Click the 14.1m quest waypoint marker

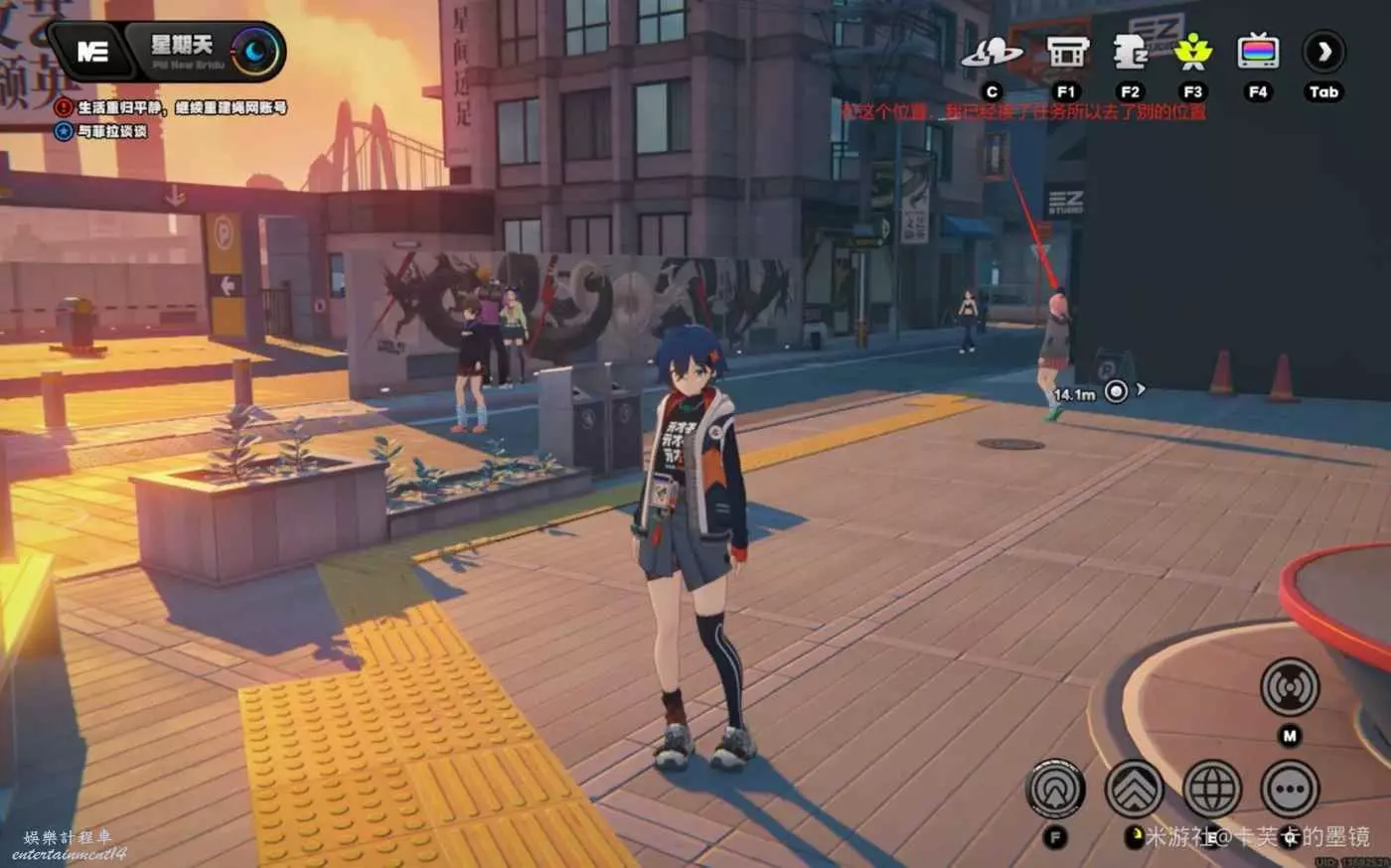pyautogui.click(x=1116, y=391)
